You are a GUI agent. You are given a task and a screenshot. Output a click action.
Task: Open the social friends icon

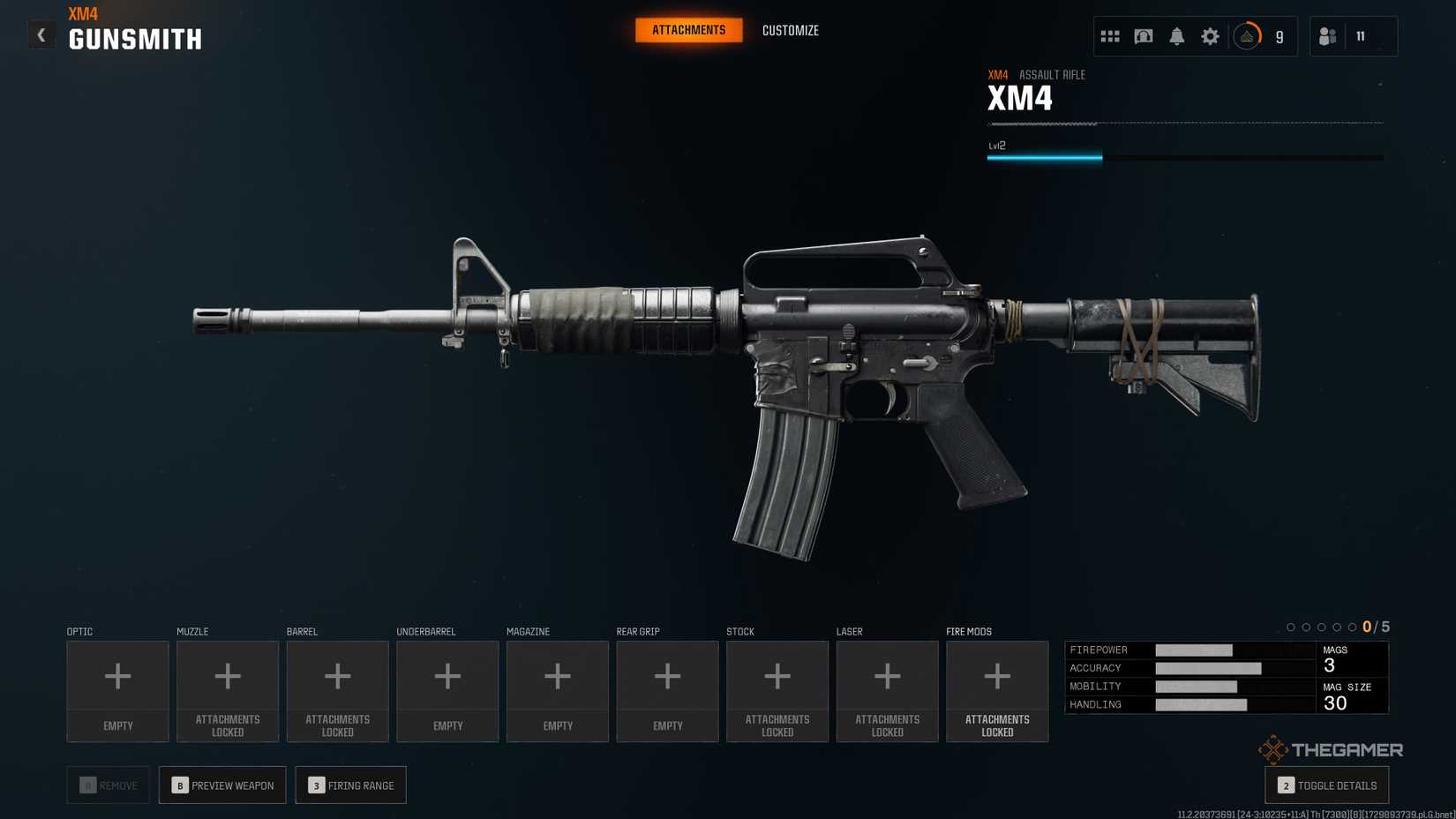1327,36
